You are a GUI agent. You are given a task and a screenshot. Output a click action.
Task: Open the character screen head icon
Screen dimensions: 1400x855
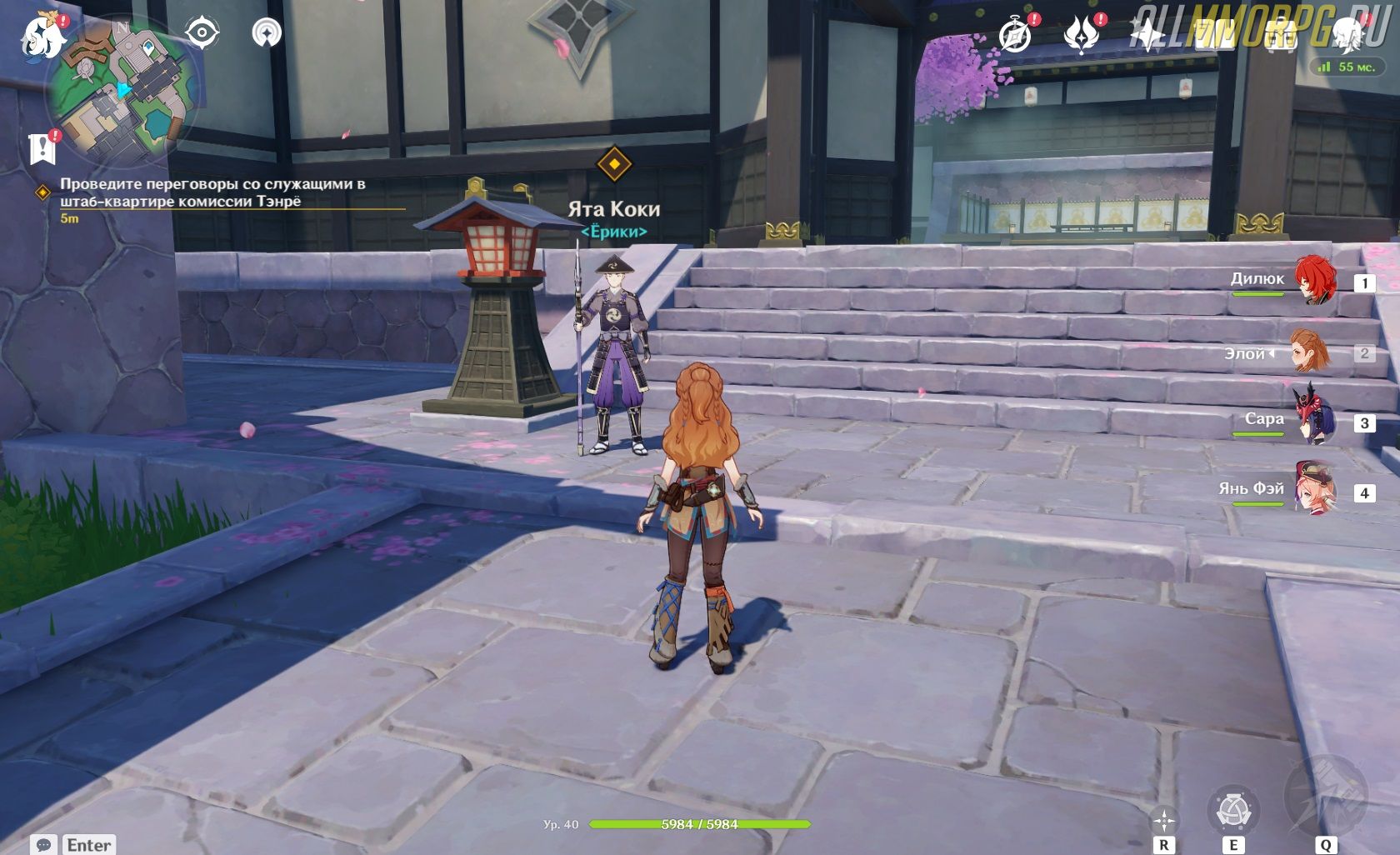(x=1346, y=35)
